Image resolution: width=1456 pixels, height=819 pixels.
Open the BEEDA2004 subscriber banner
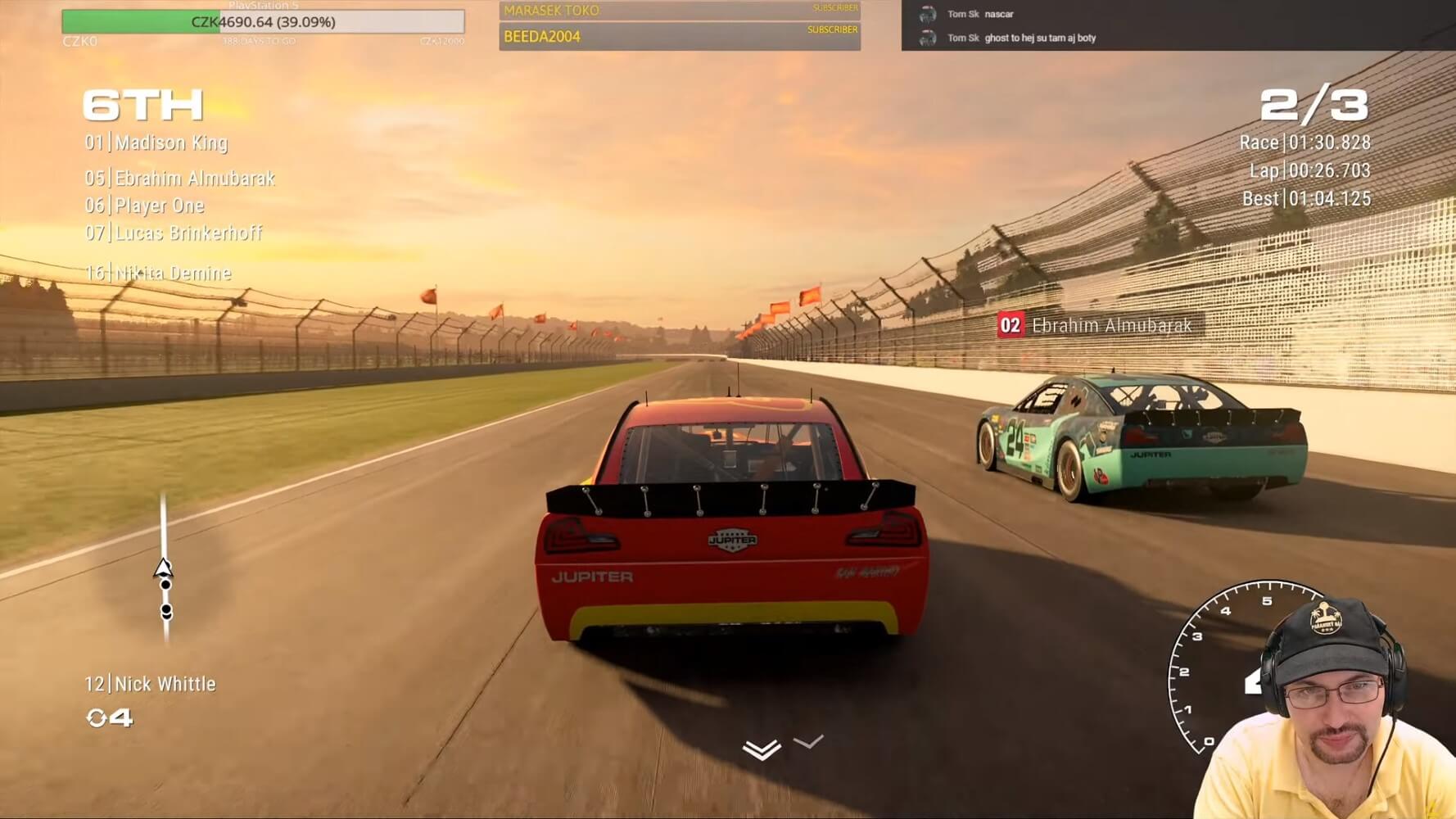coord(679,37)
